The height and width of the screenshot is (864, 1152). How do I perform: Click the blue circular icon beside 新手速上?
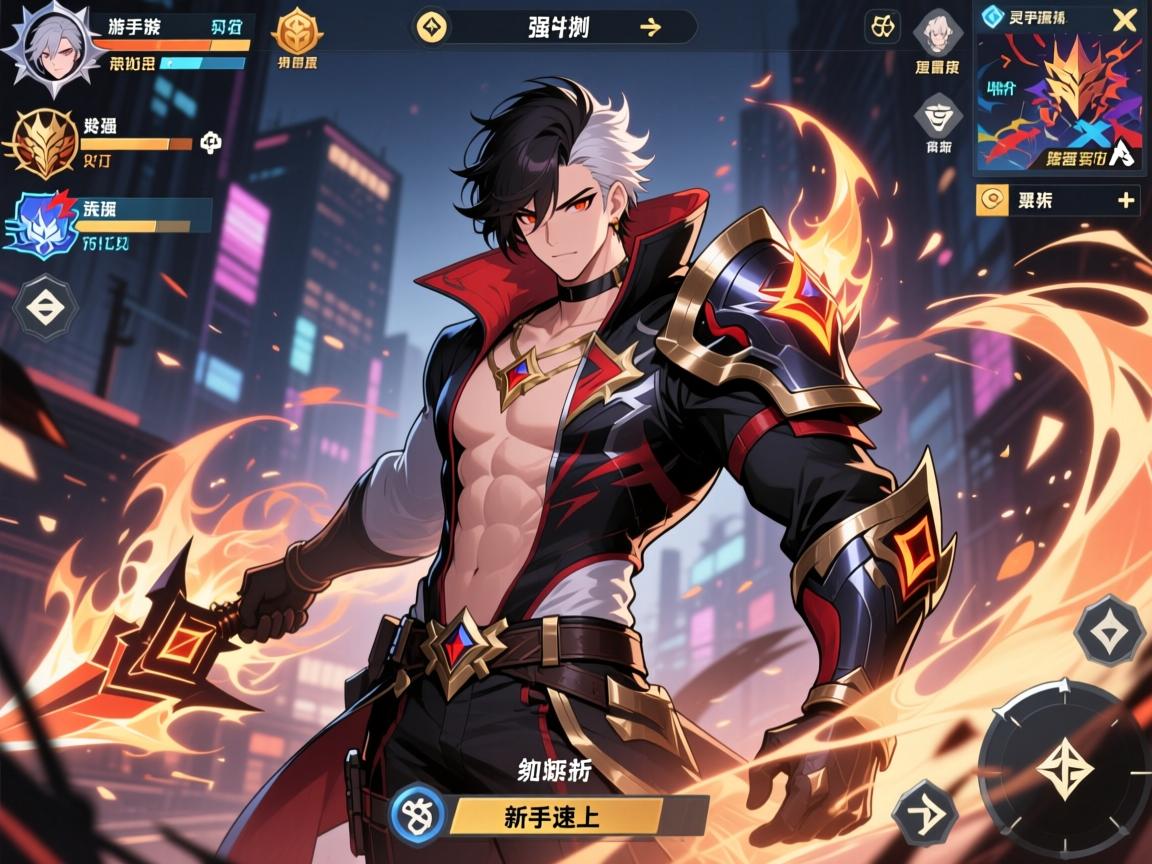(x=414, y=811)
